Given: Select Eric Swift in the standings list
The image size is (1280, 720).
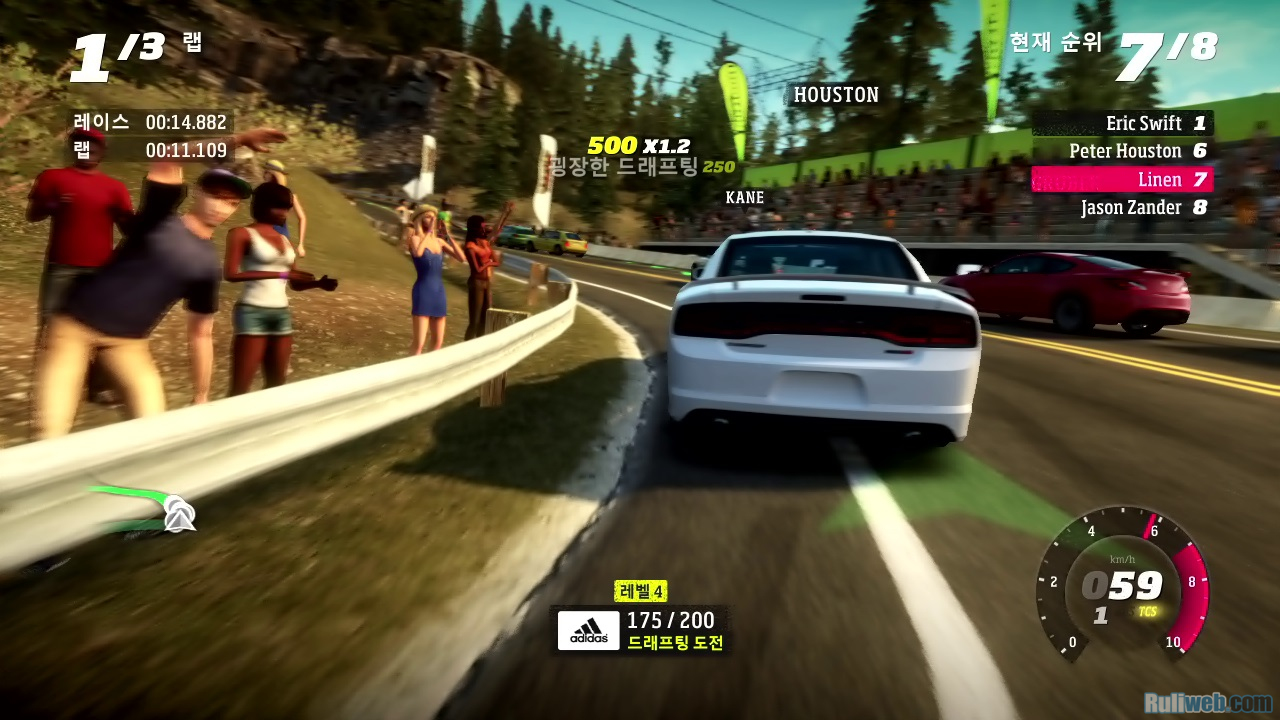Looking at the screenshot, I should coord(1122,123).
